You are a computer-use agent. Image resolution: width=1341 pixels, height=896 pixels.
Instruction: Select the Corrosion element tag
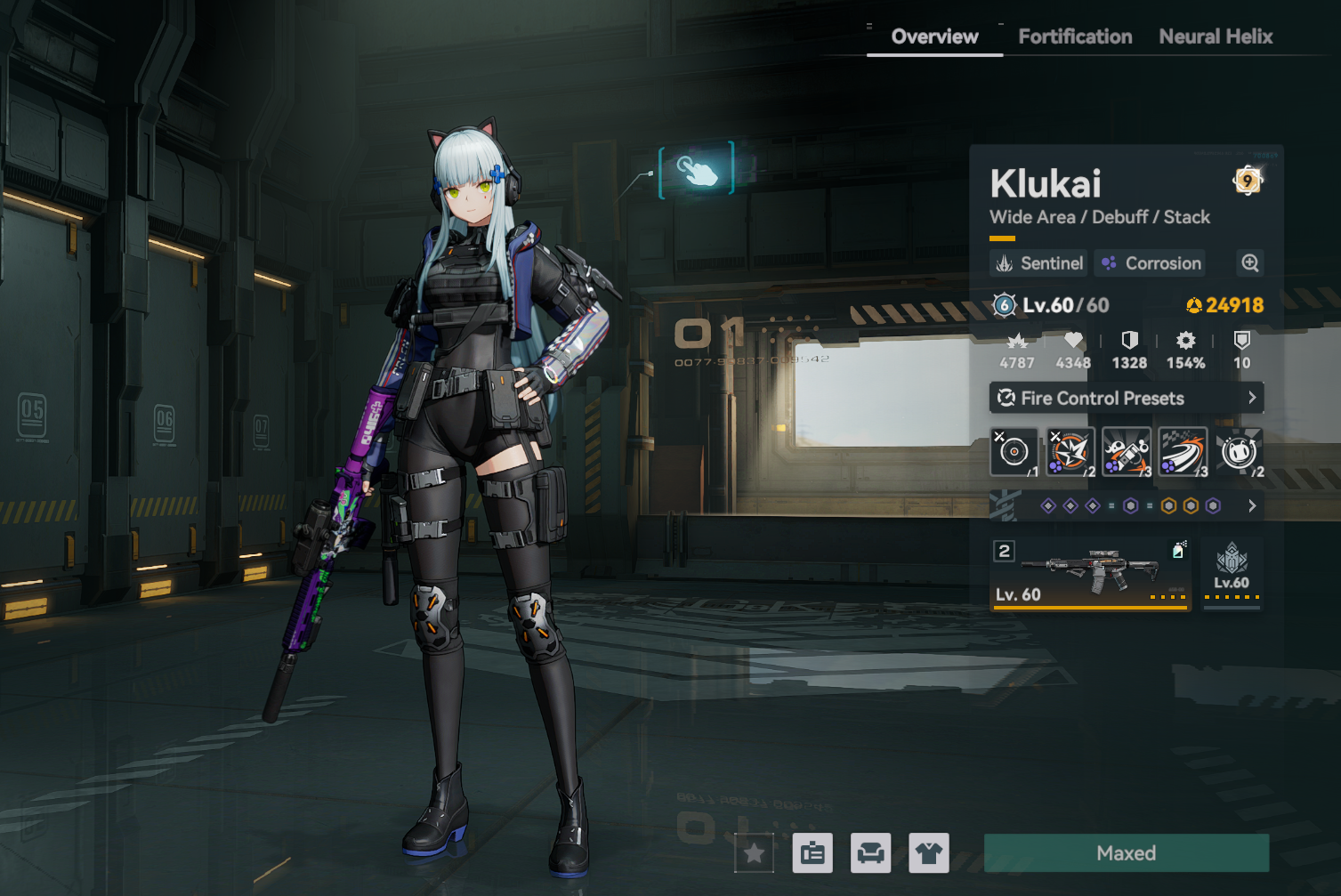(x=1151, y=263)
